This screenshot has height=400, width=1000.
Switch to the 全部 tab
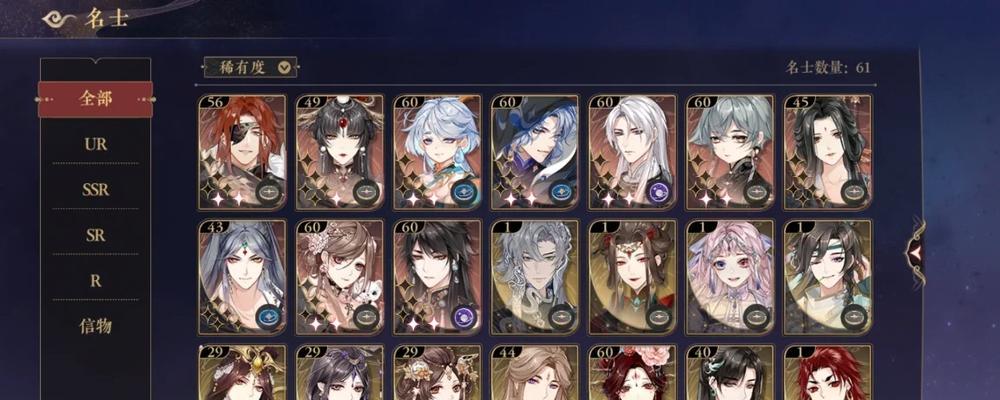click(x=95, y=99)
